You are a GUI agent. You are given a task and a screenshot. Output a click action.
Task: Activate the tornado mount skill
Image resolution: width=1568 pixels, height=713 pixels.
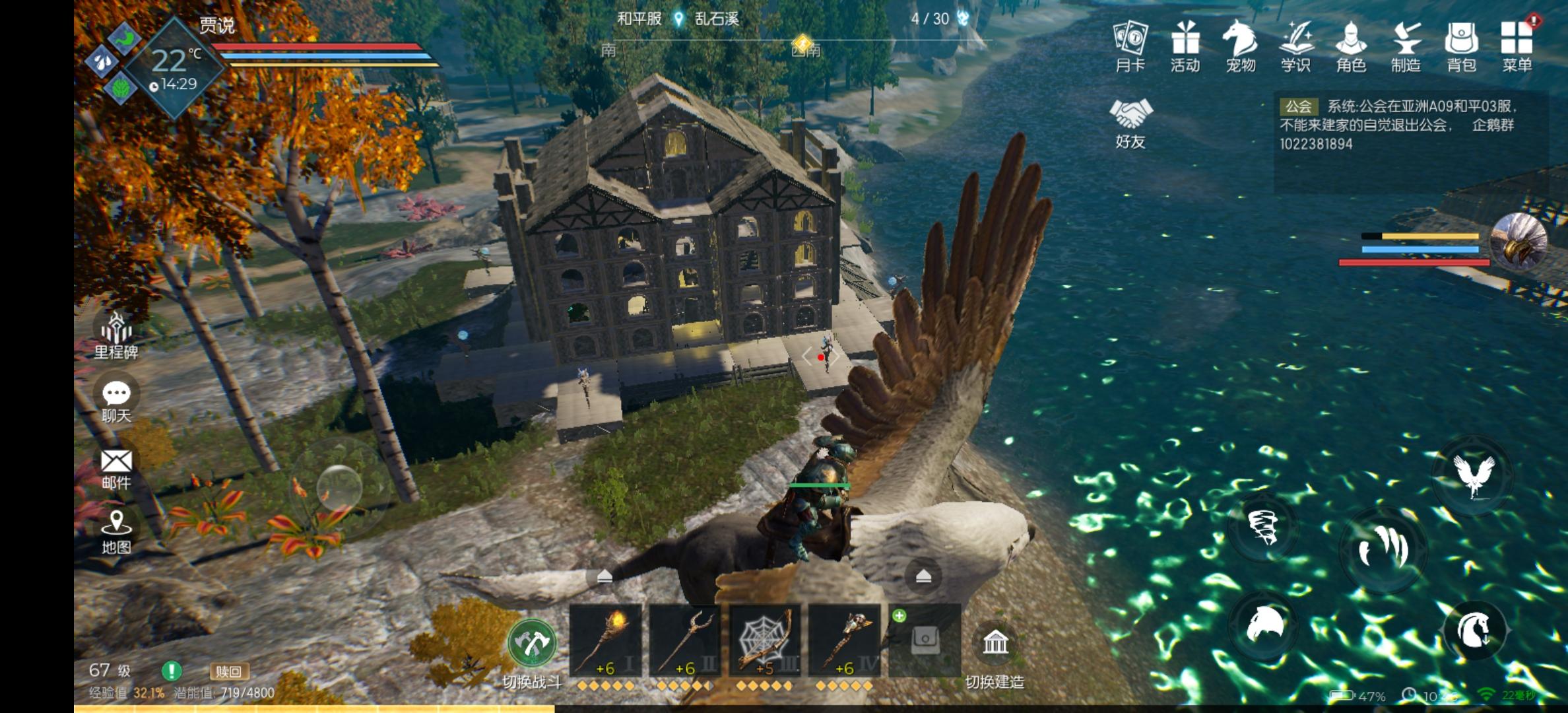pyautogui.click(x=1263, y=528)
